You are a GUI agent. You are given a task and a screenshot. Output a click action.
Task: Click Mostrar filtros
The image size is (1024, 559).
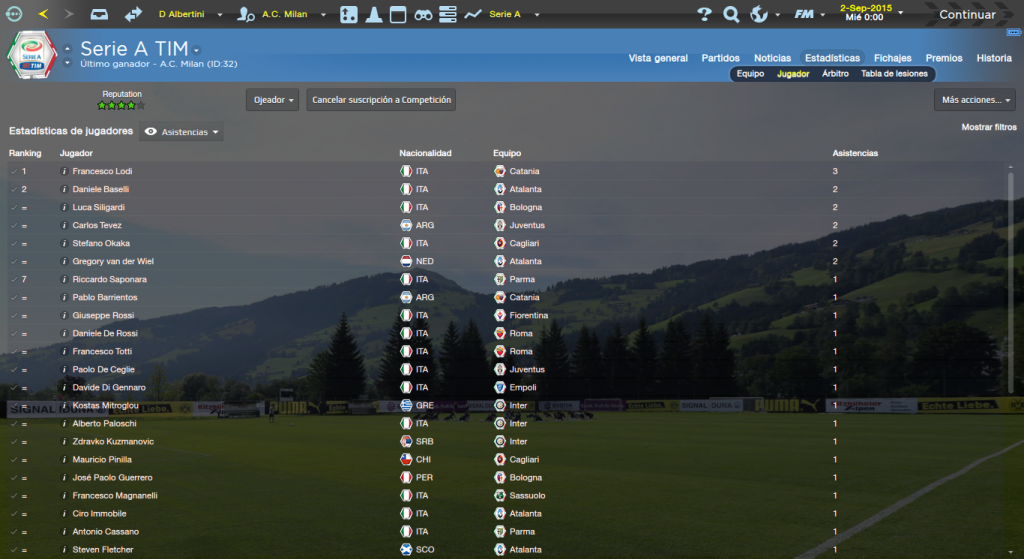point(989,128)
